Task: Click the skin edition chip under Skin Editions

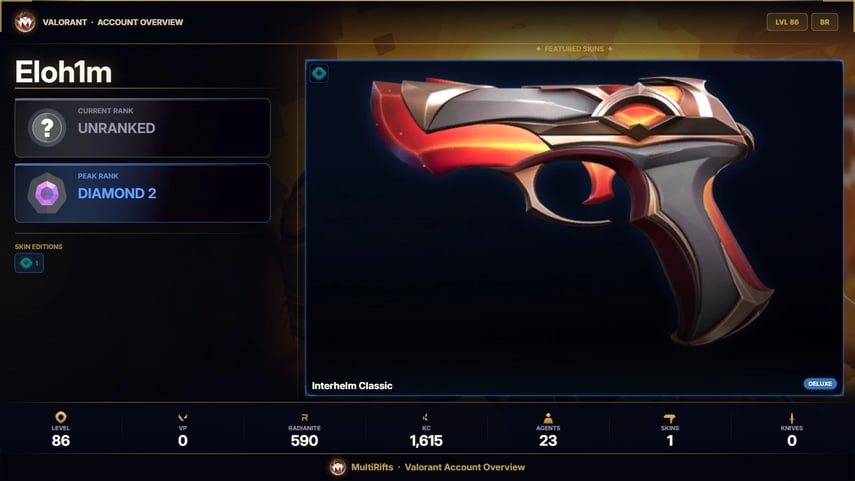Action: (29, 264)
